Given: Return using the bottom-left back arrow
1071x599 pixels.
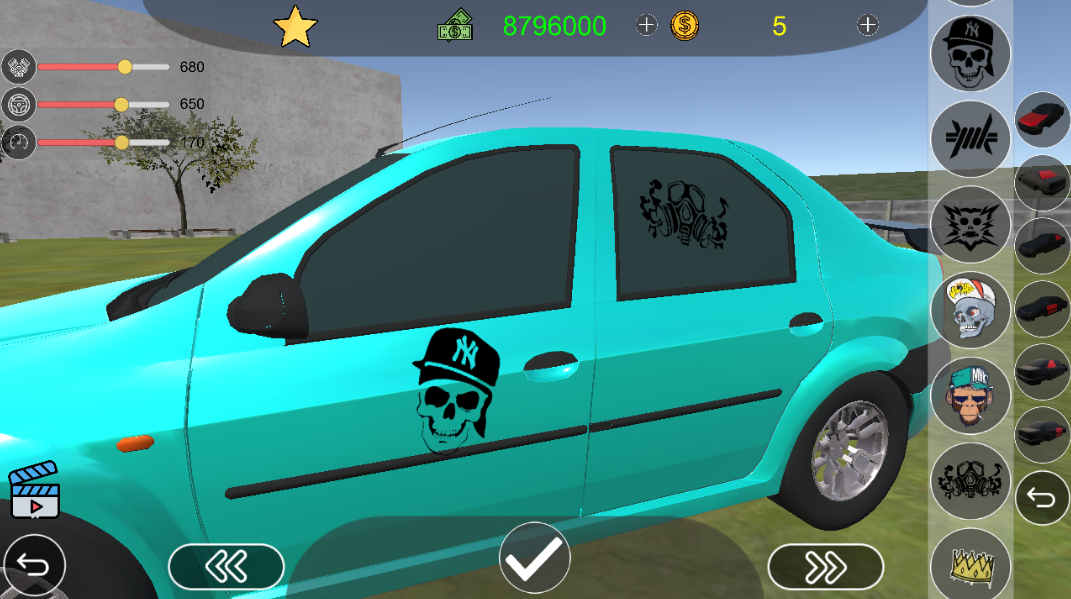Looking at the screenshot, I should [33, 568].
